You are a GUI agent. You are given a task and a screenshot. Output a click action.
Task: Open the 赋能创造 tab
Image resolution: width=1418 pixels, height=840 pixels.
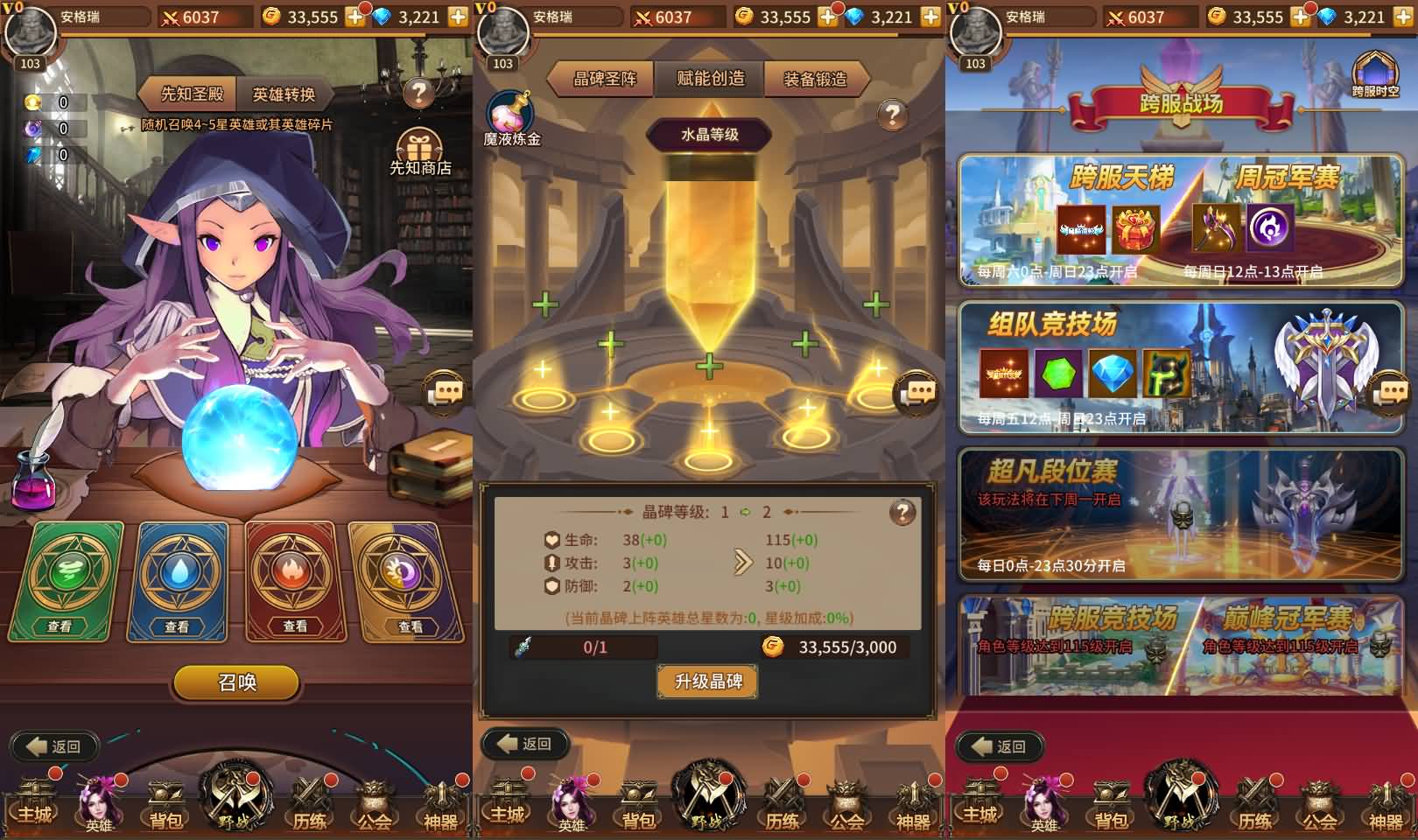click(710, 79)
